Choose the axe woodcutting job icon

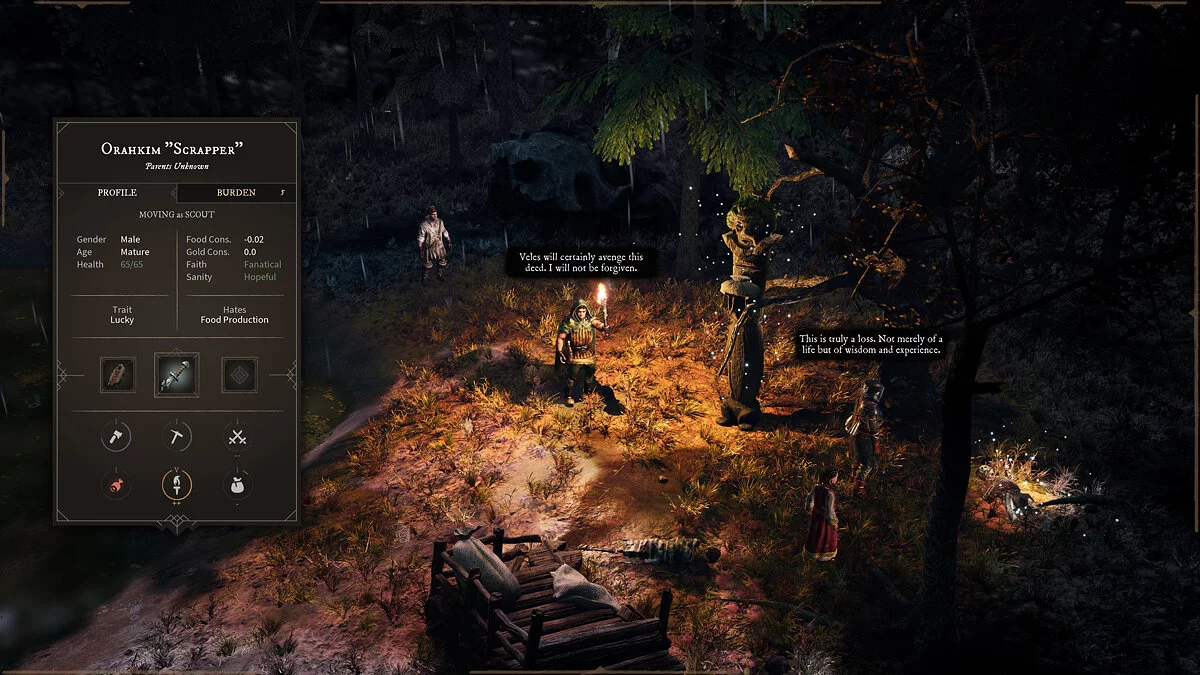116,436
